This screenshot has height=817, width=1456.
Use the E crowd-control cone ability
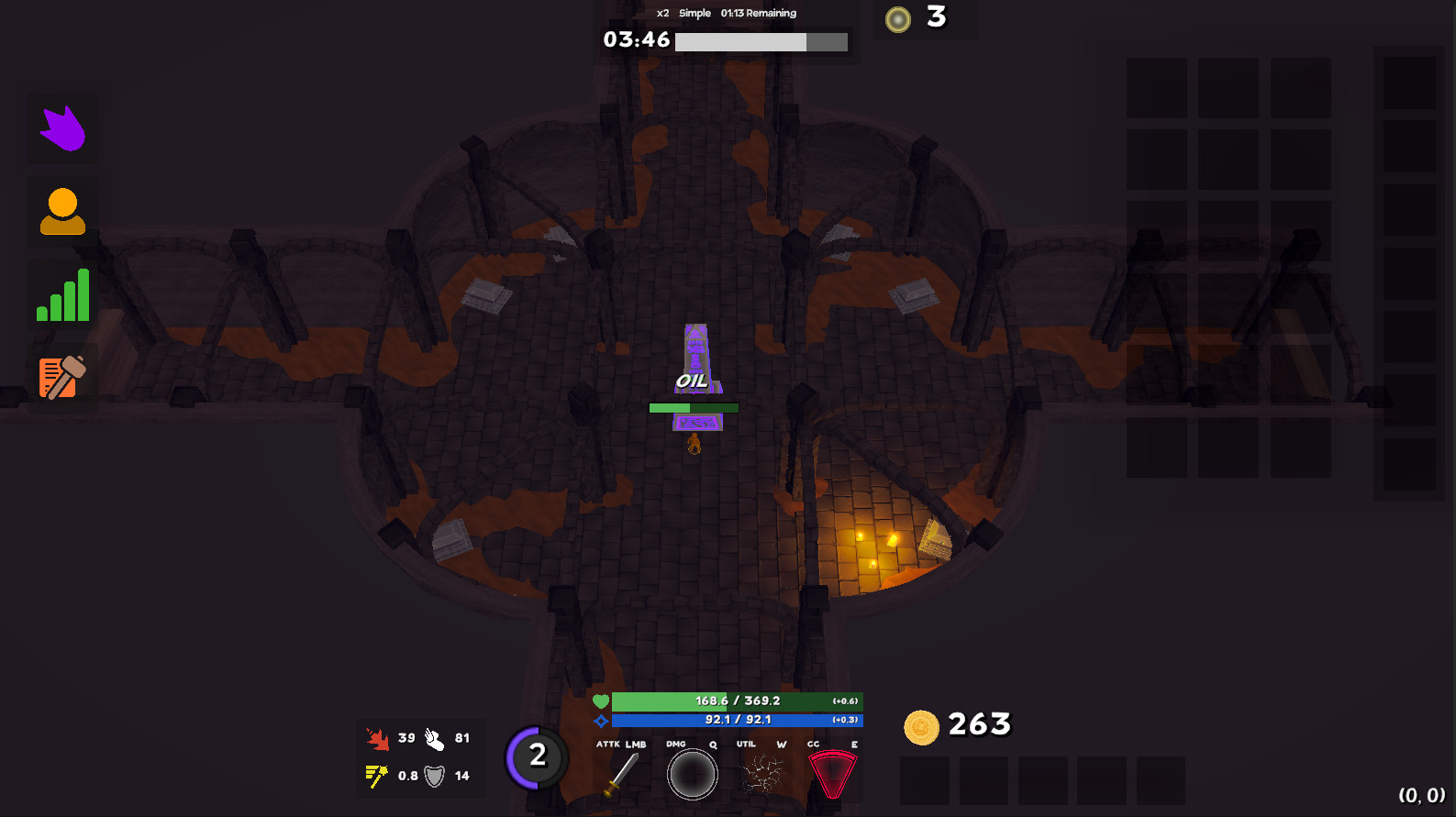[x=833, y=773]
